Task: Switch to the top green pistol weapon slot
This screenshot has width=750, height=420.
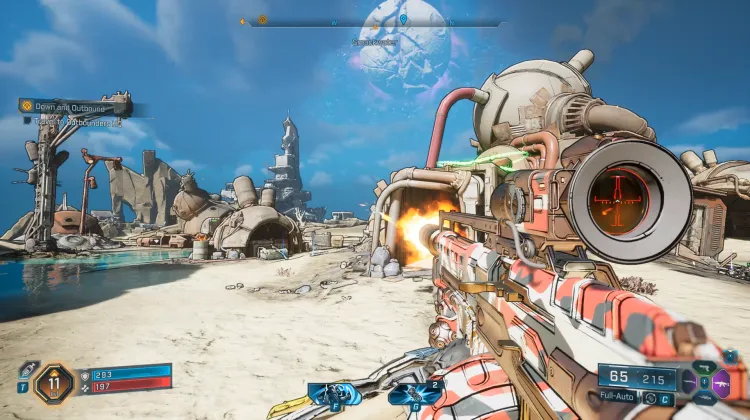Action: click(705, 367)
